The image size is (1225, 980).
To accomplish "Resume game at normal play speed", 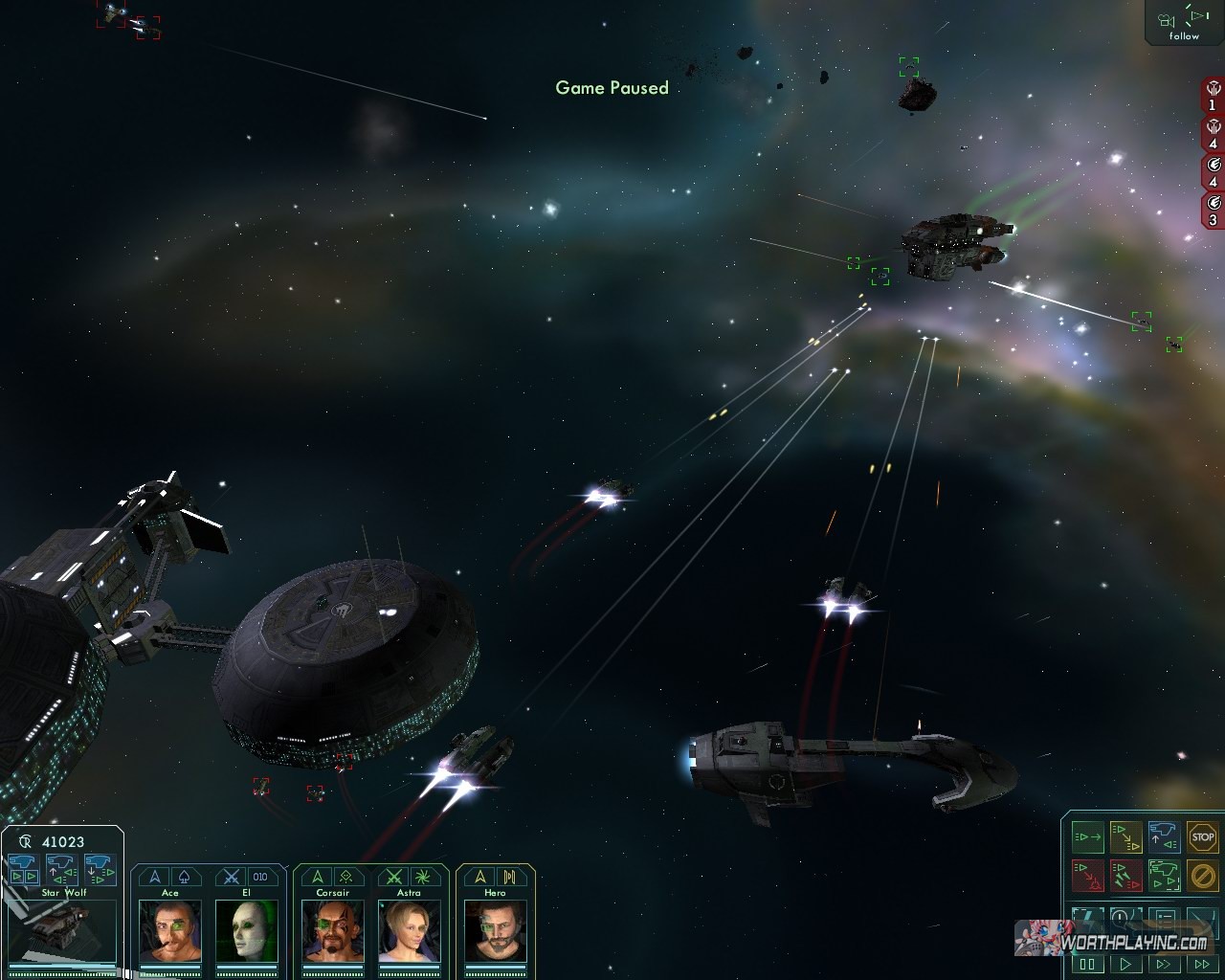I will coord(1125,965).
